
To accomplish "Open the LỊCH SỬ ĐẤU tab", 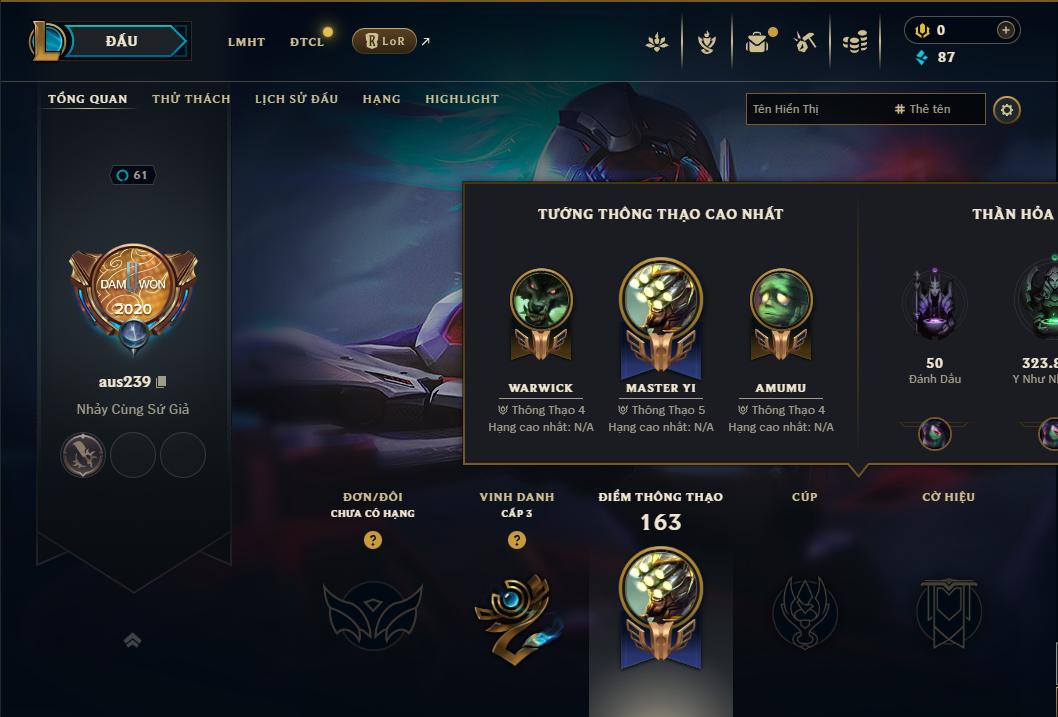I will click(296, 99).
